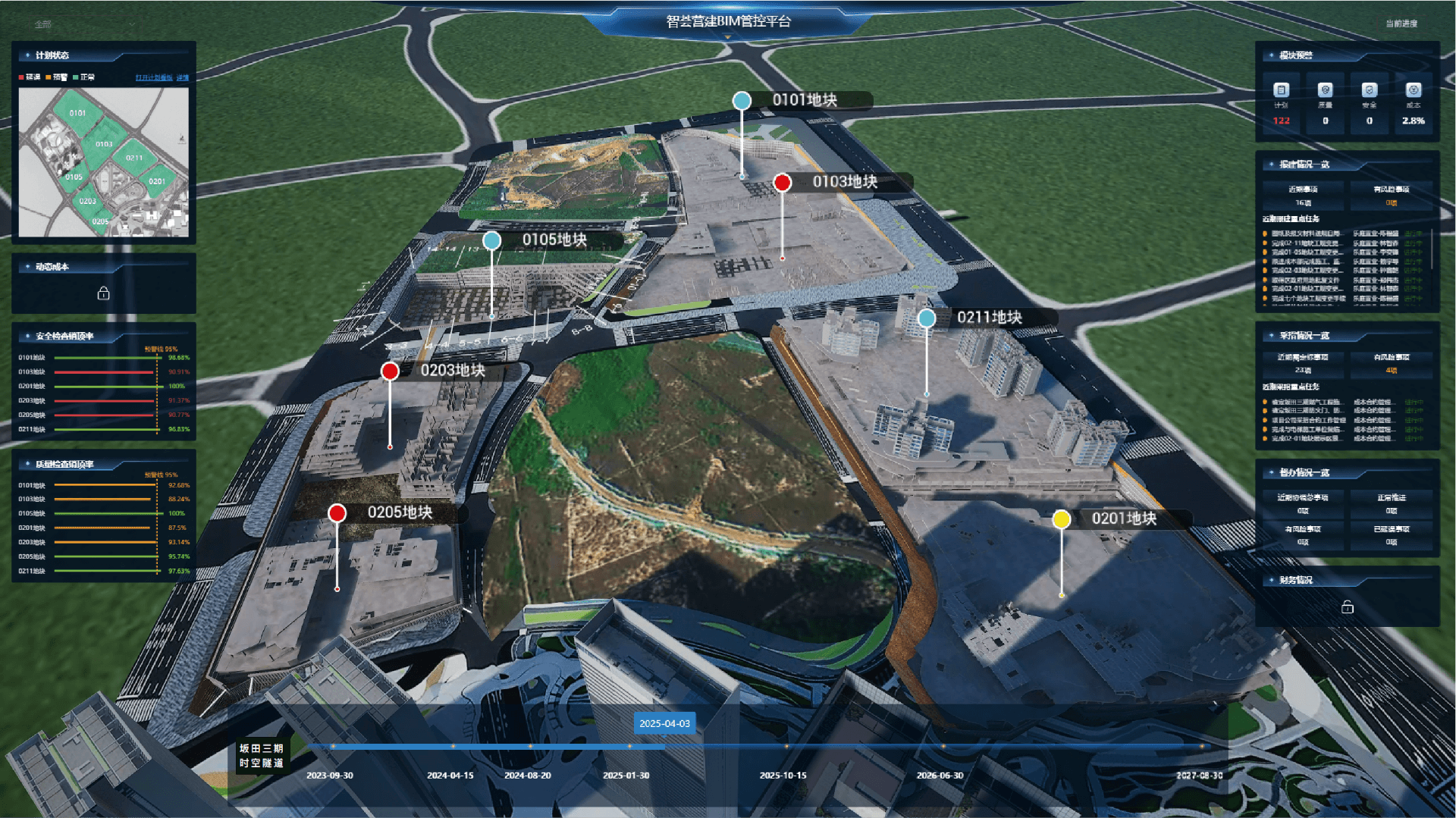Open the 详情 link in 计划状态
This screenshot has height=818, width=1456.
[x=183, y=77]
